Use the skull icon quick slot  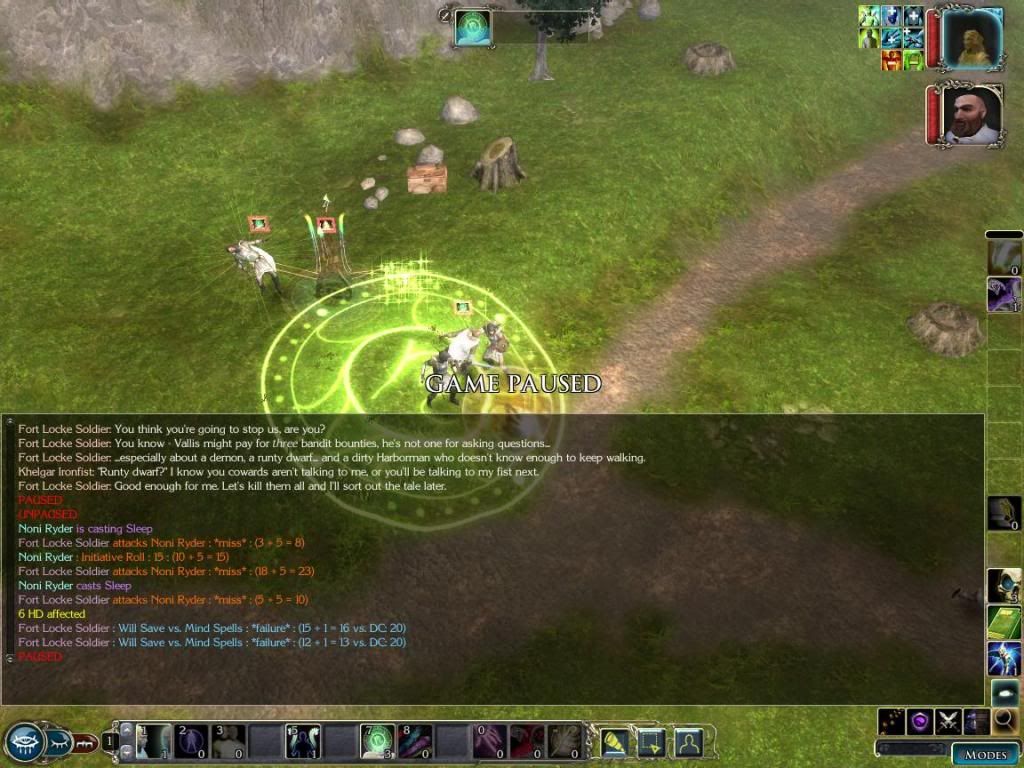(x=1004, y=584)
